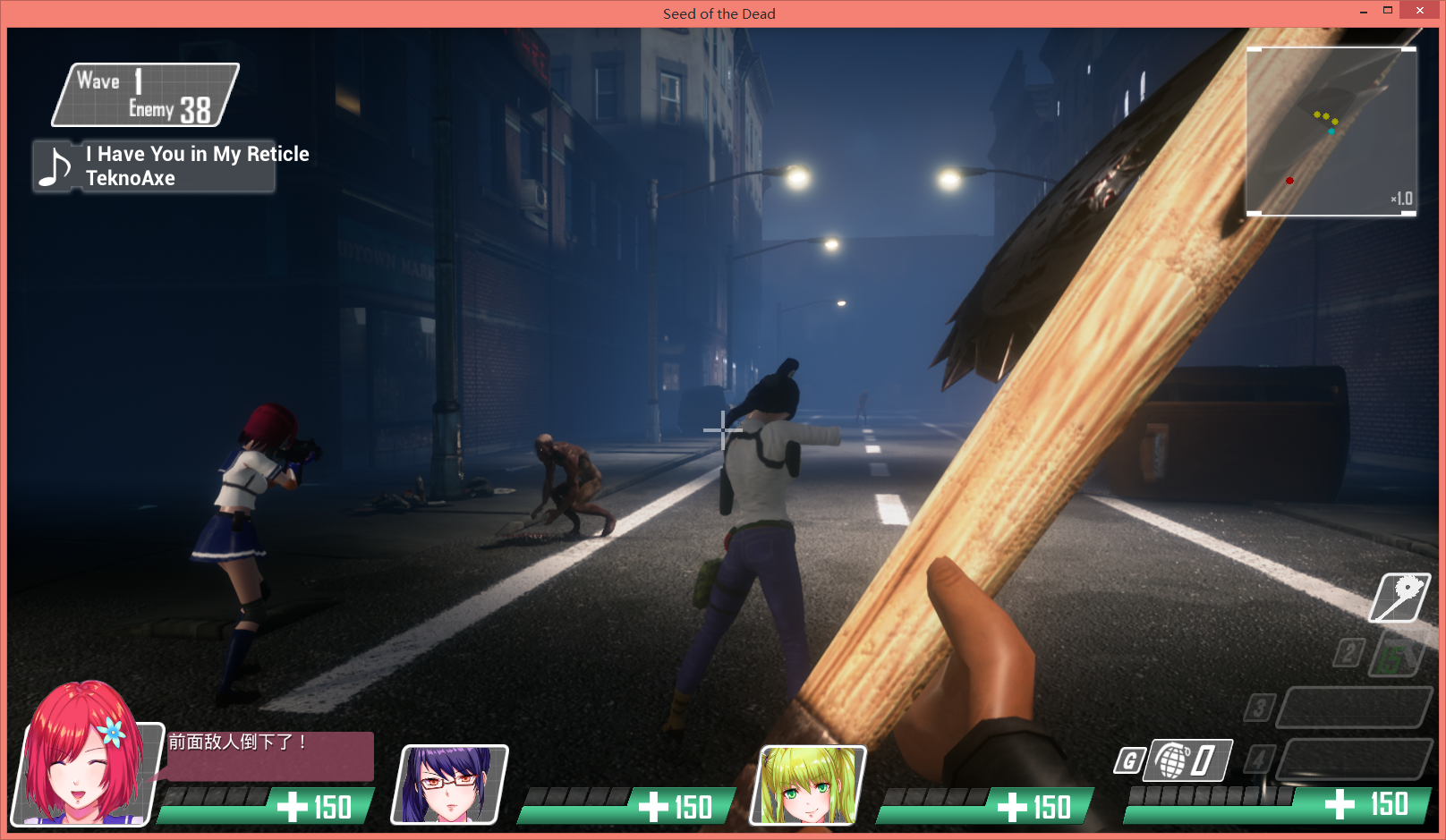Click the green-haired character's portrait icon
Viewport: 1446px width, 840px height.
[x=810, y=787]
